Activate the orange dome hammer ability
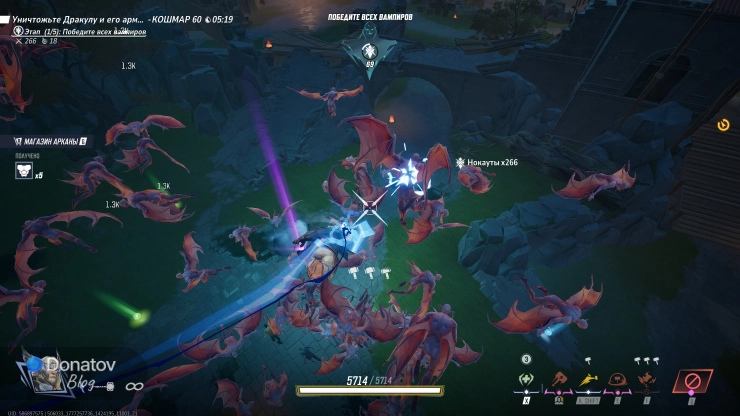 (x=618, y=380)
